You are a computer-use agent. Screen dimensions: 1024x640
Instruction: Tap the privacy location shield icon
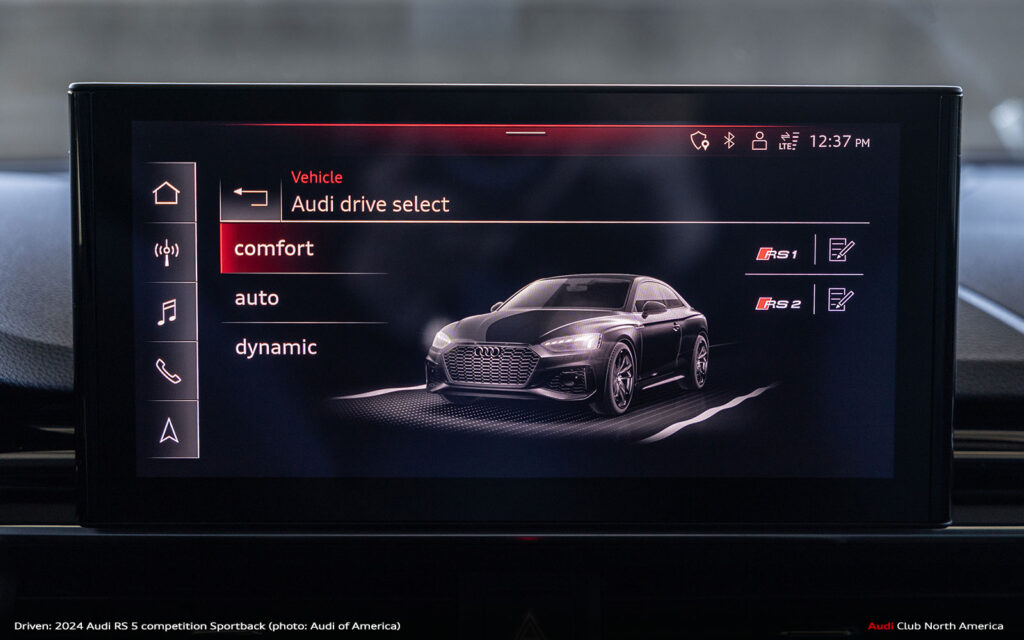click(699, 141)
